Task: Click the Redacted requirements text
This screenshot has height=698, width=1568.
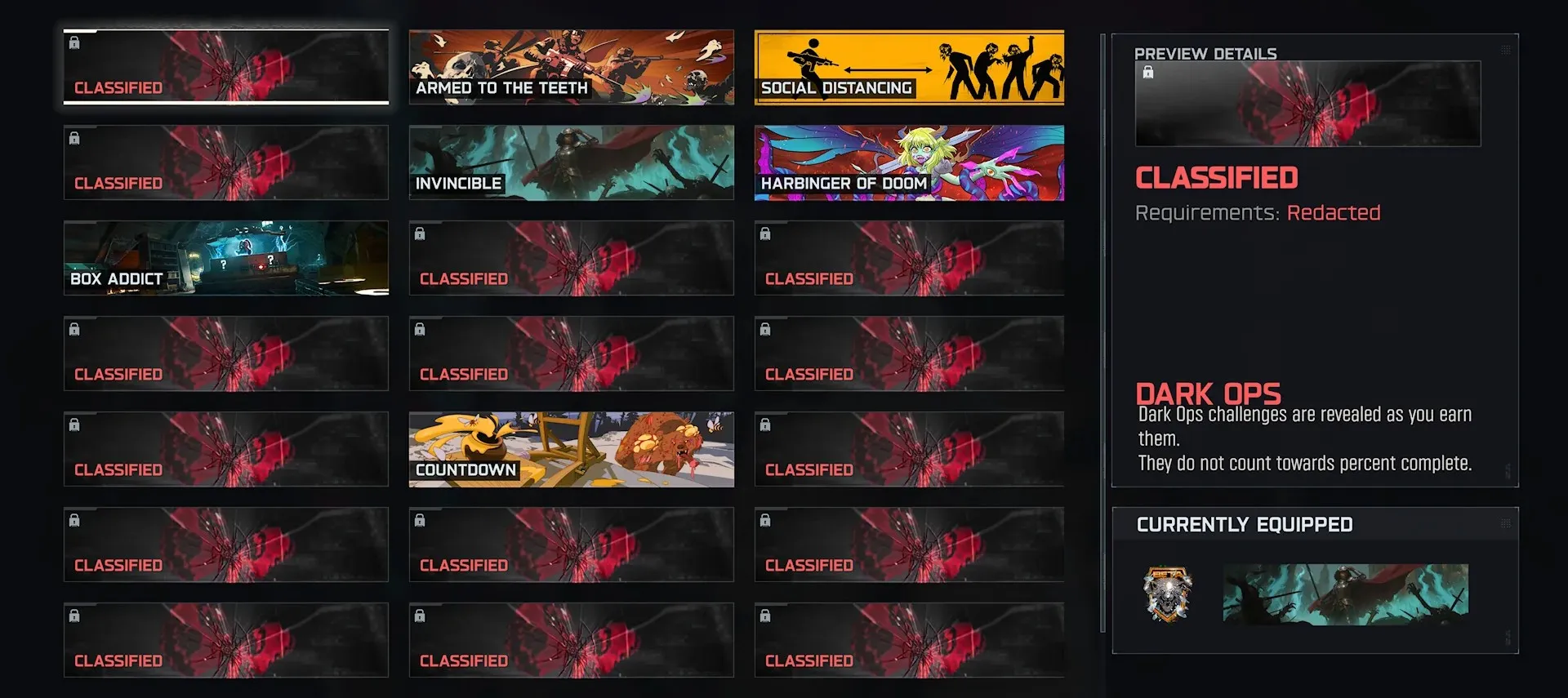Action: (1334, 212)
